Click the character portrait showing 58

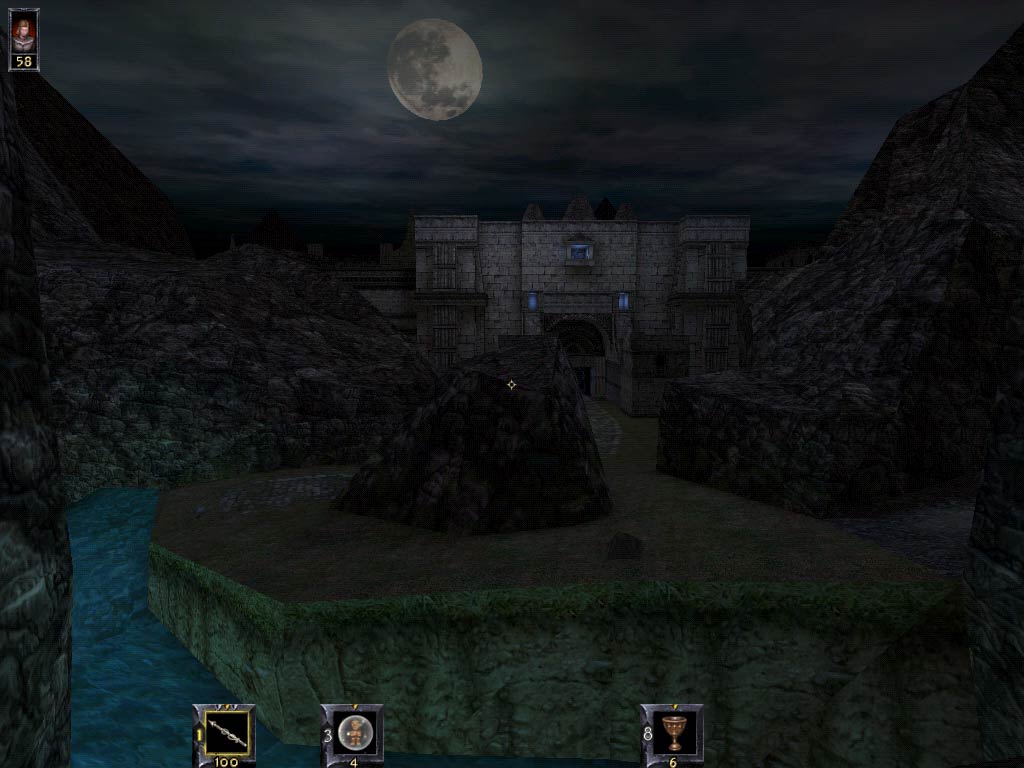23,33
